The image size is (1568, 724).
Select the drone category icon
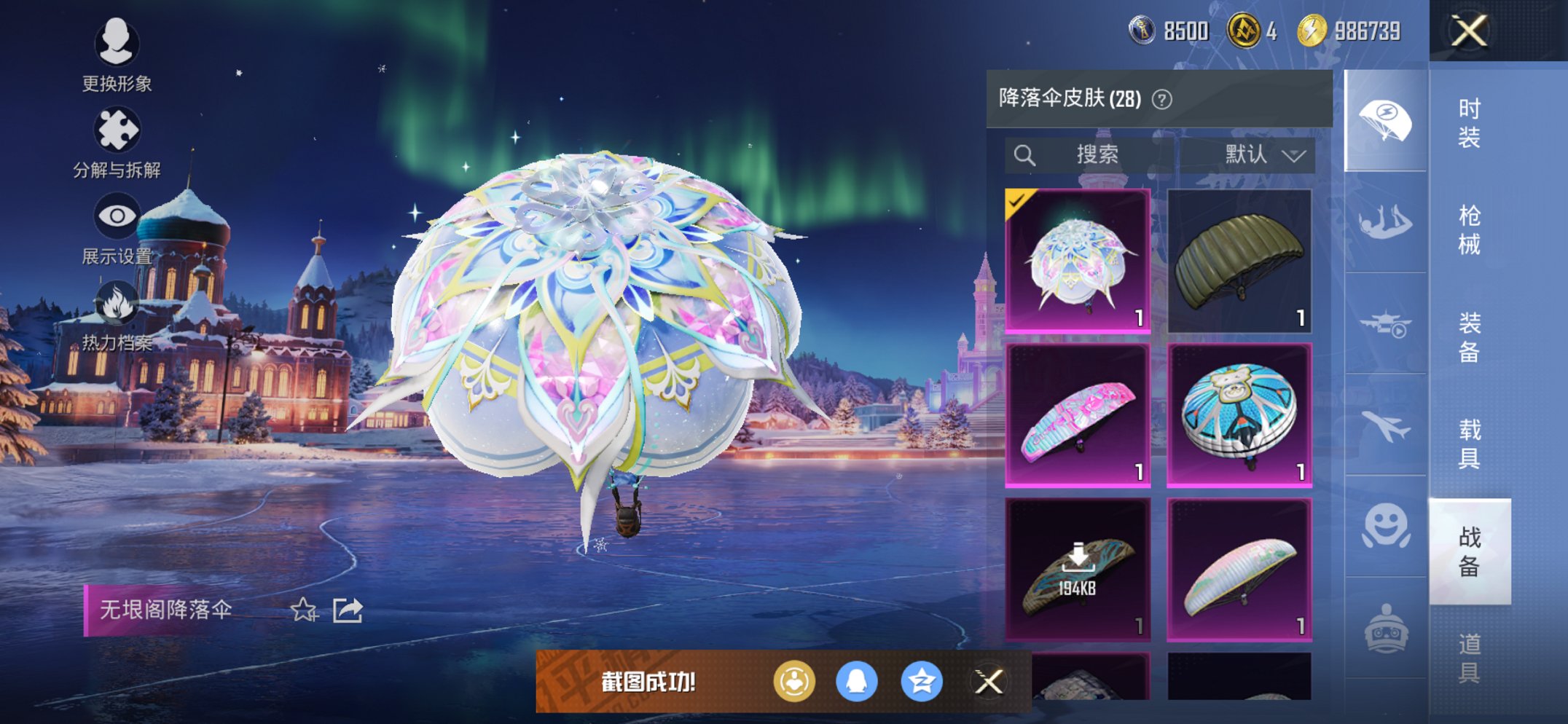click(x=1386, y=323)
